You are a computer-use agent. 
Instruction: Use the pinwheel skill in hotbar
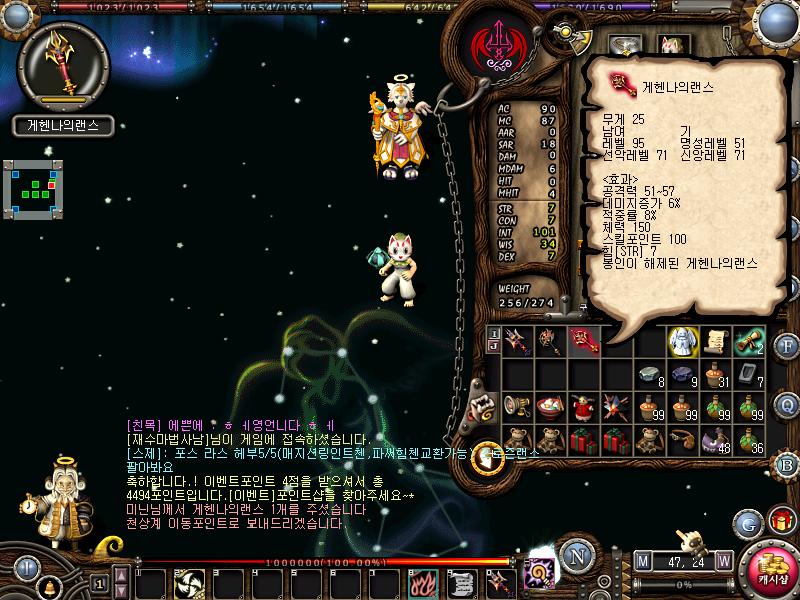(x=189, y=582)
